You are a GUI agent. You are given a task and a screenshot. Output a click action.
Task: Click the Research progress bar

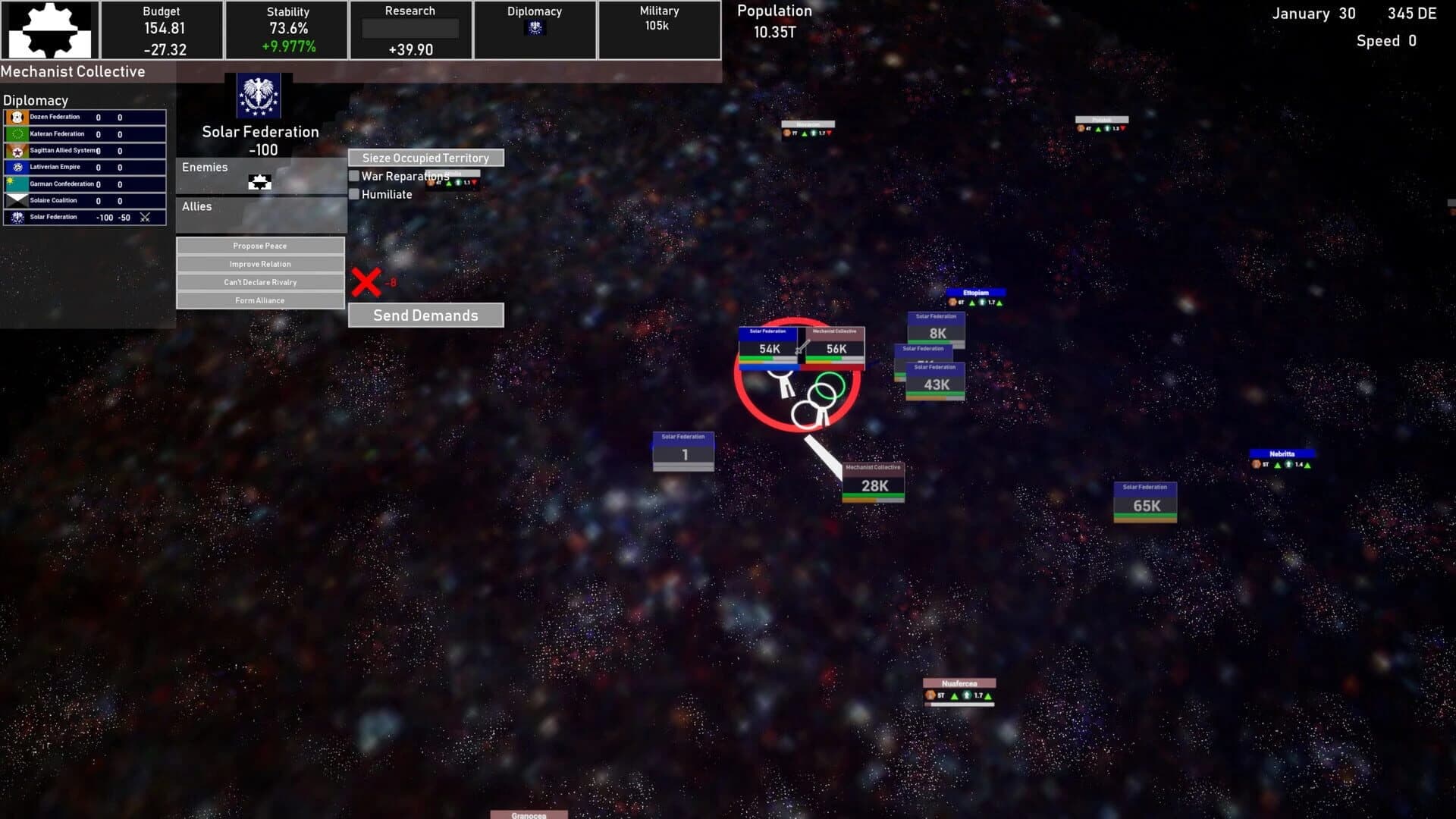(410, 28)
